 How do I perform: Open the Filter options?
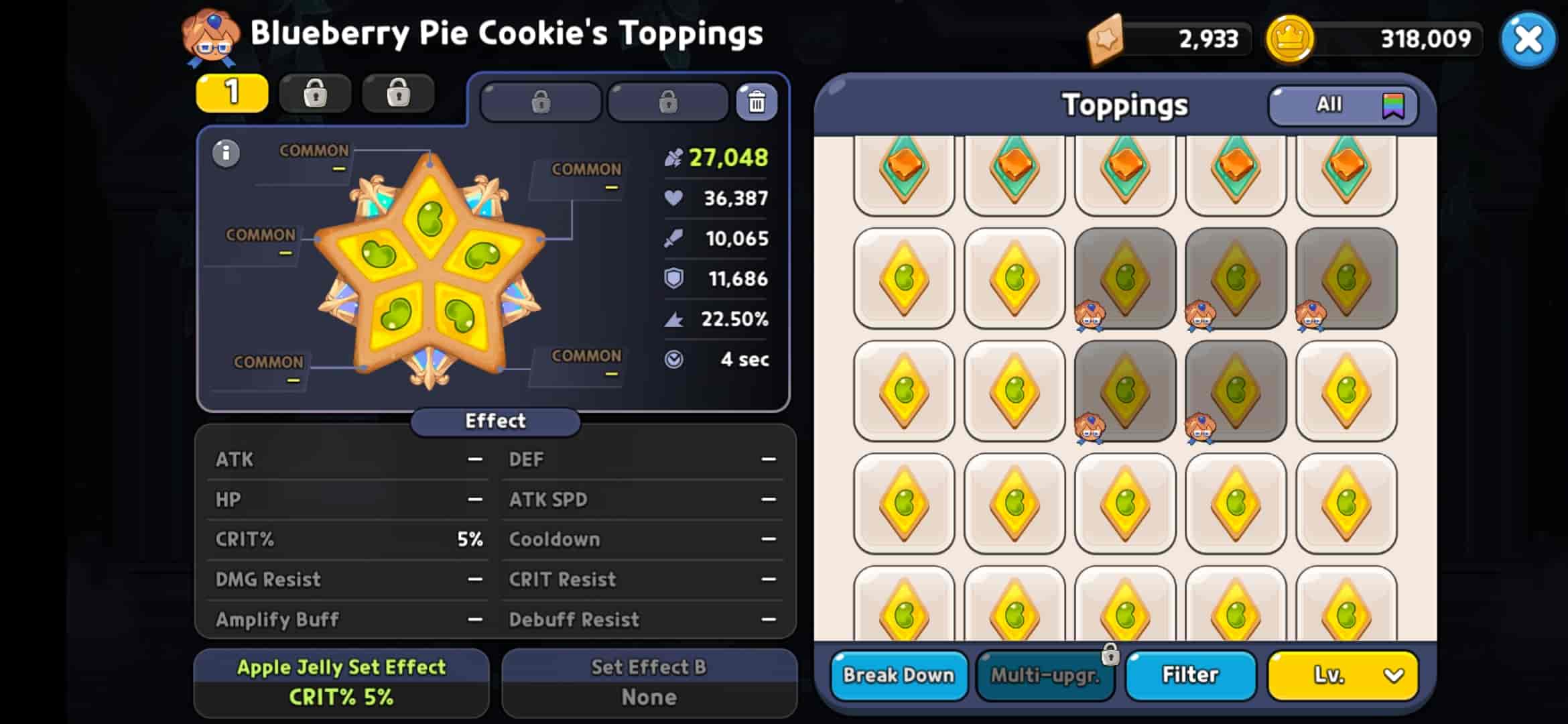point(1190,675)
